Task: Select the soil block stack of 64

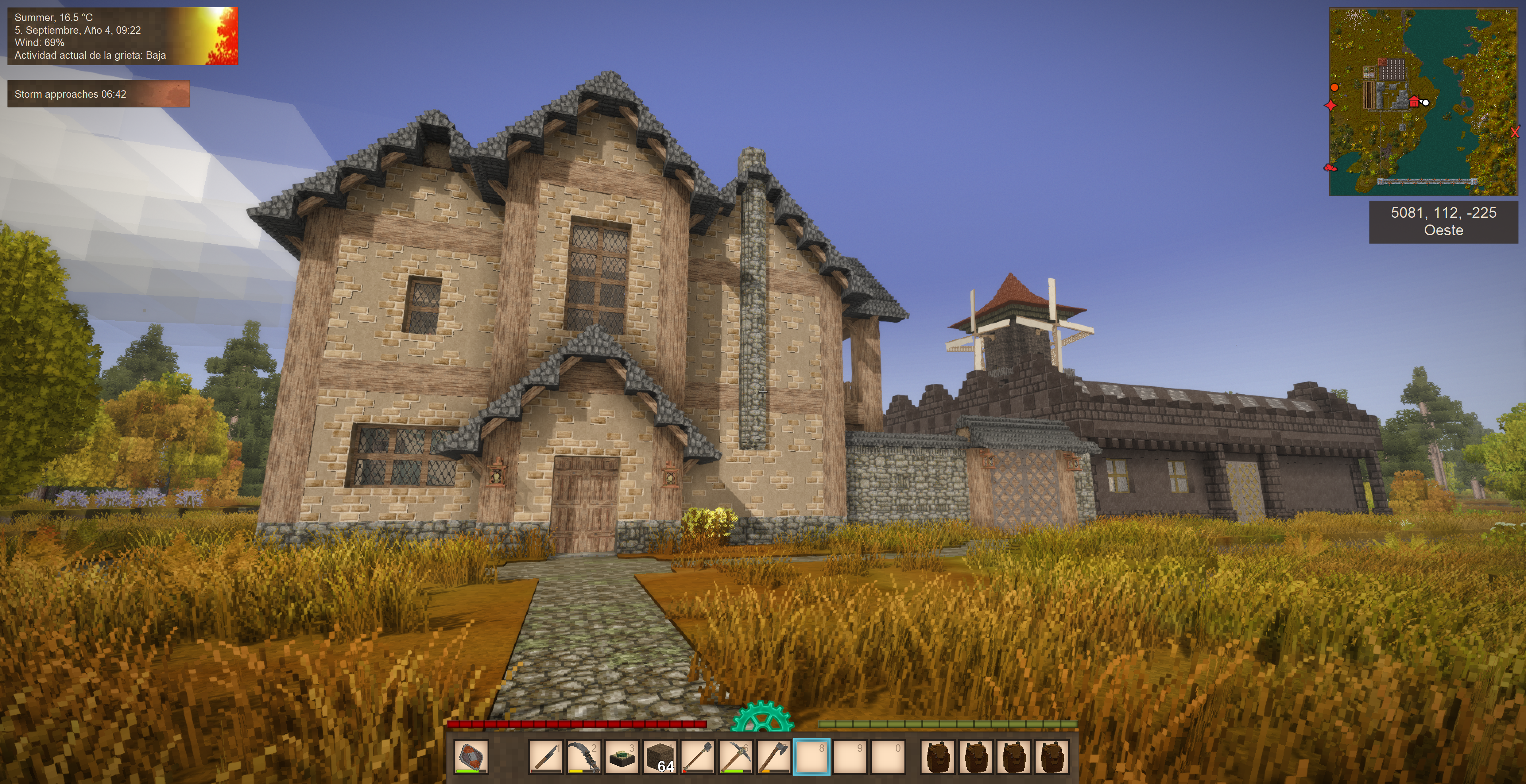Action: [659, 757]
